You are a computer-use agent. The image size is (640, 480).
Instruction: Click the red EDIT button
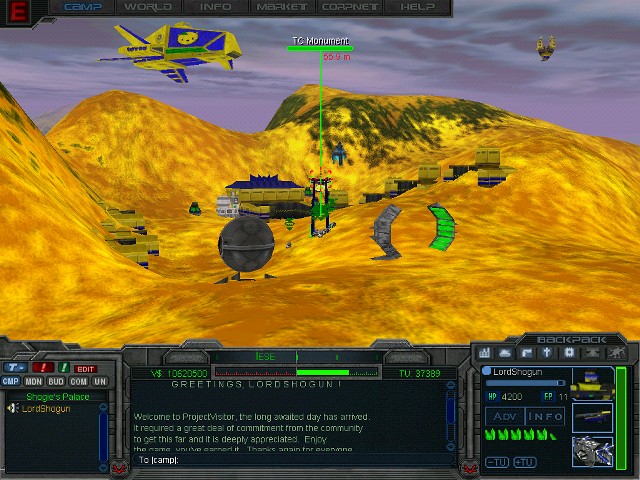coord(86,369)
